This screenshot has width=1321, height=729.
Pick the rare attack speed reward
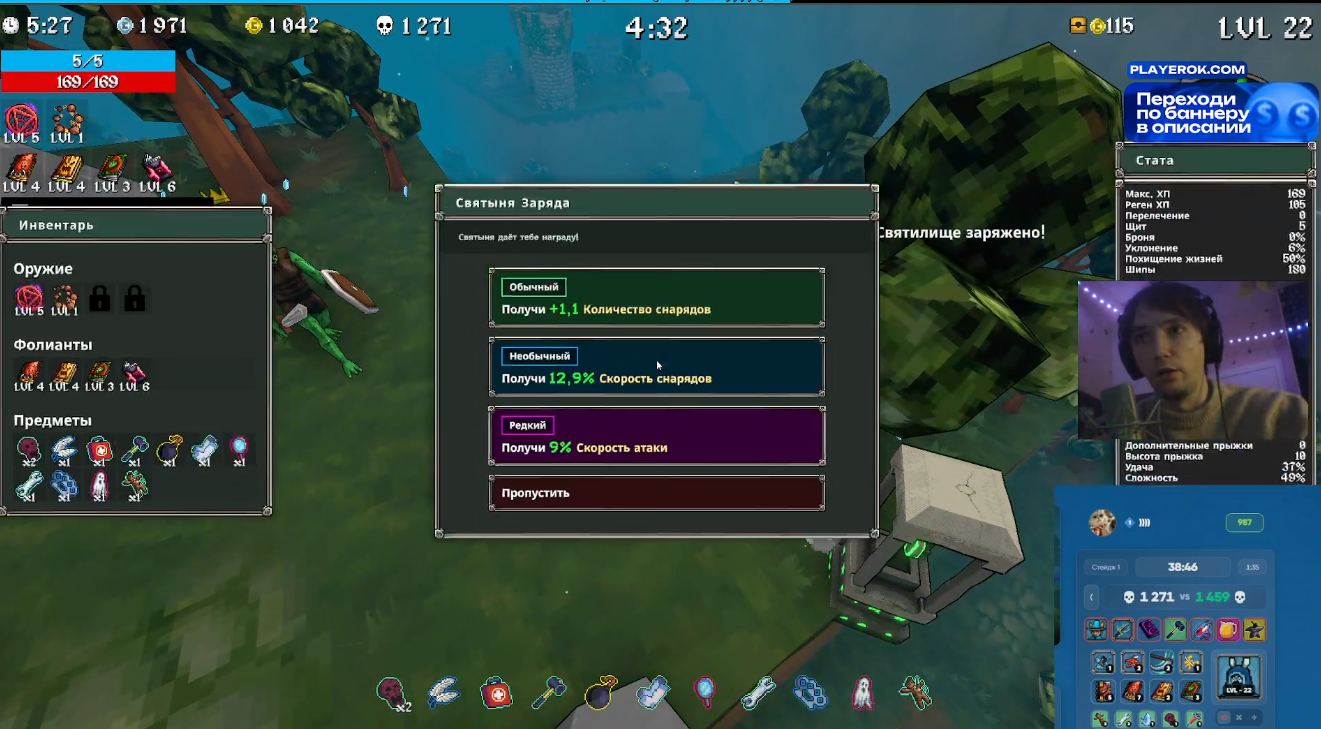[x=656, y=436]
